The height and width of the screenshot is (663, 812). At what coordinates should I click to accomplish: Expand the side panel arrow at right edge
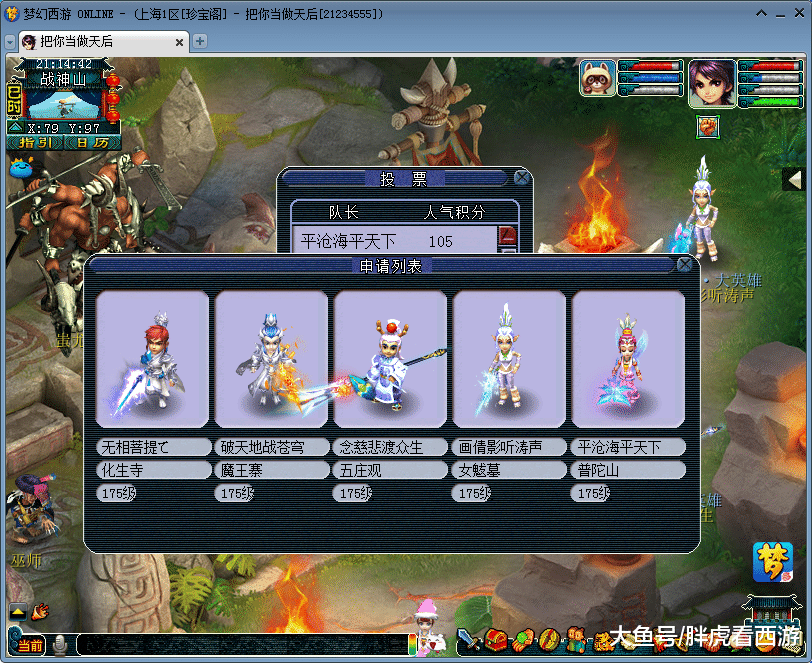(794, 179)
